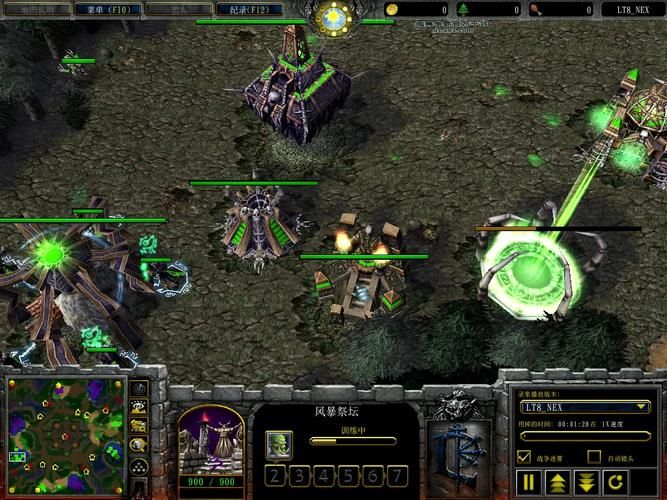The image size is (667, 500).
Task: Click the minimap signal ping button
Action: [x=140, y=387]
